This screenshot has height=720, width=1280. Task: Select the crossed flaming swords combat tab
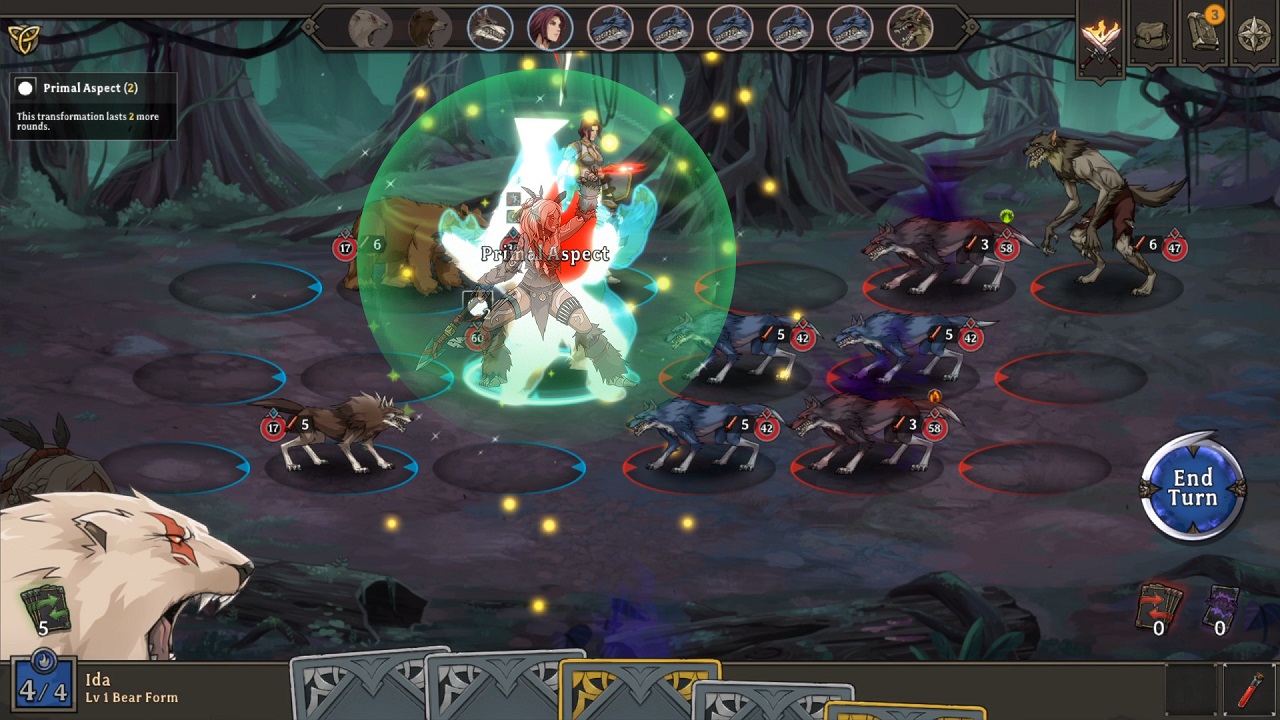[1100, 40]
